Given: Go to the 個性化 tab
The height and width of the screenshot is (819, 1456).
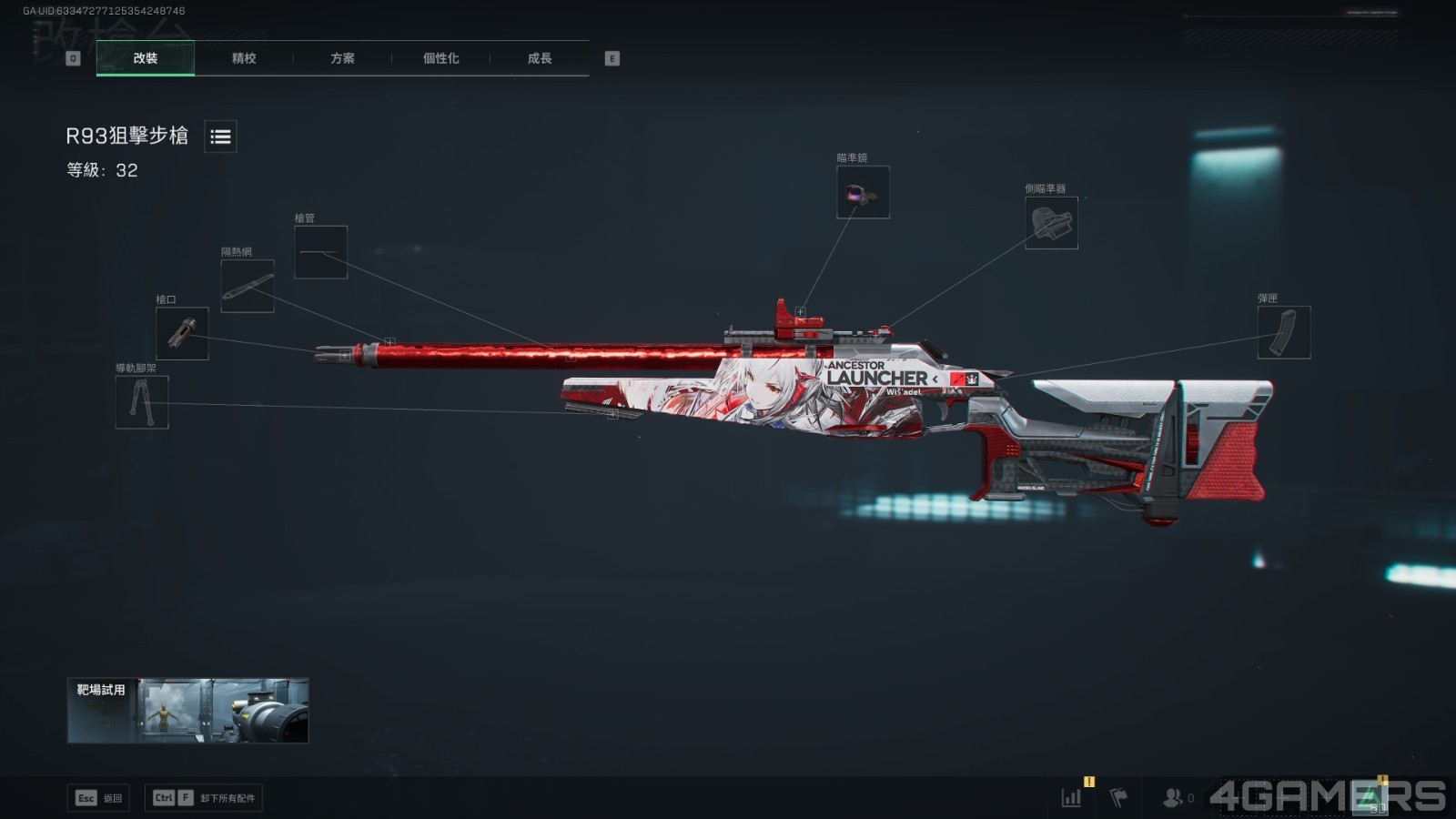Looking at the screenshot, I should tap(440, 58).
